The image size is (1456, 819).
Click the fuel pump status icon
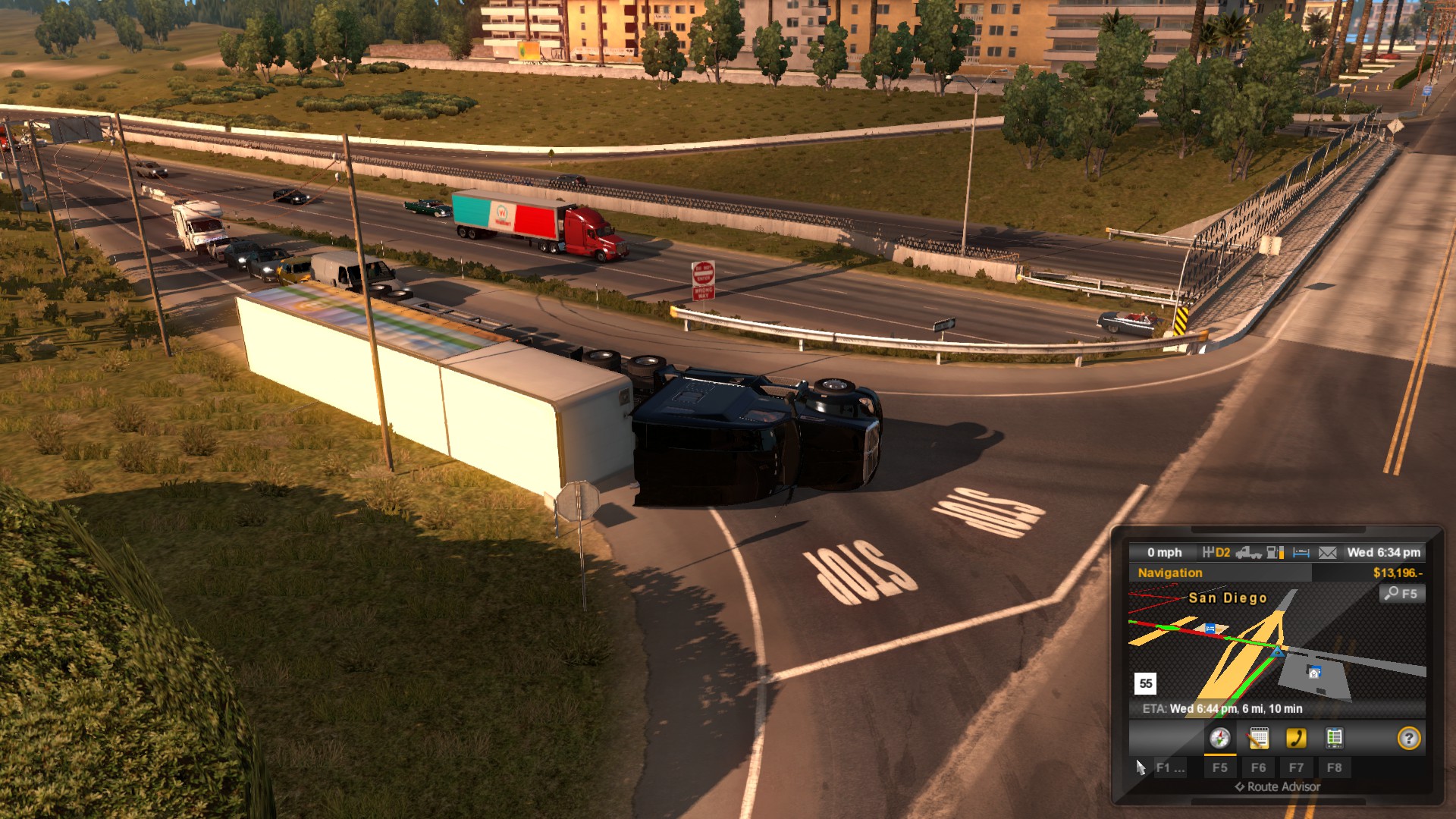pyautogui.click(x=1276, y=553)
